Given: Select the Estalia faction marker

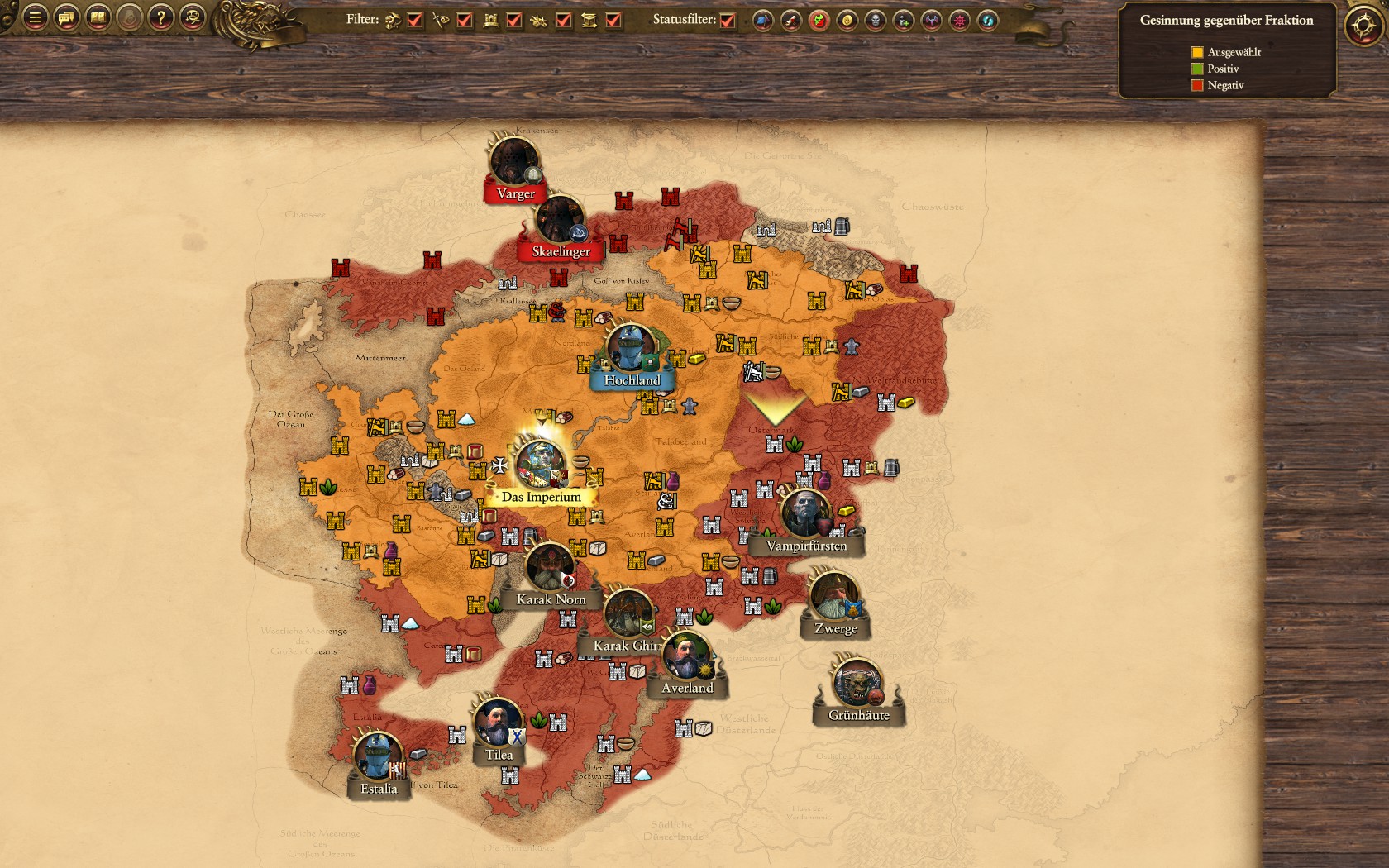Looking at the screenshot, I should (378, 757).
